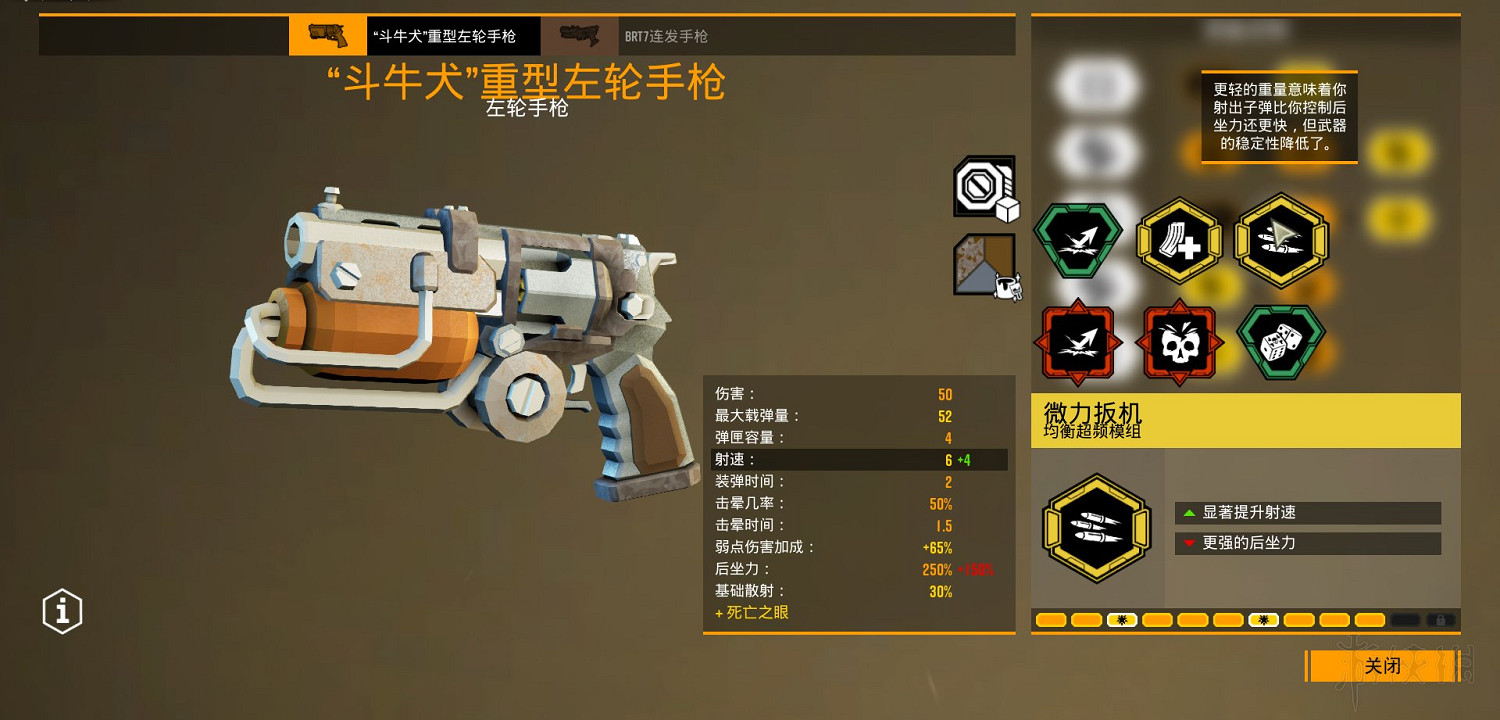The height and width of the screenshot is (720, 1500).
Task: Click the camouflage weapon skin square
Action: coord(980,260)
